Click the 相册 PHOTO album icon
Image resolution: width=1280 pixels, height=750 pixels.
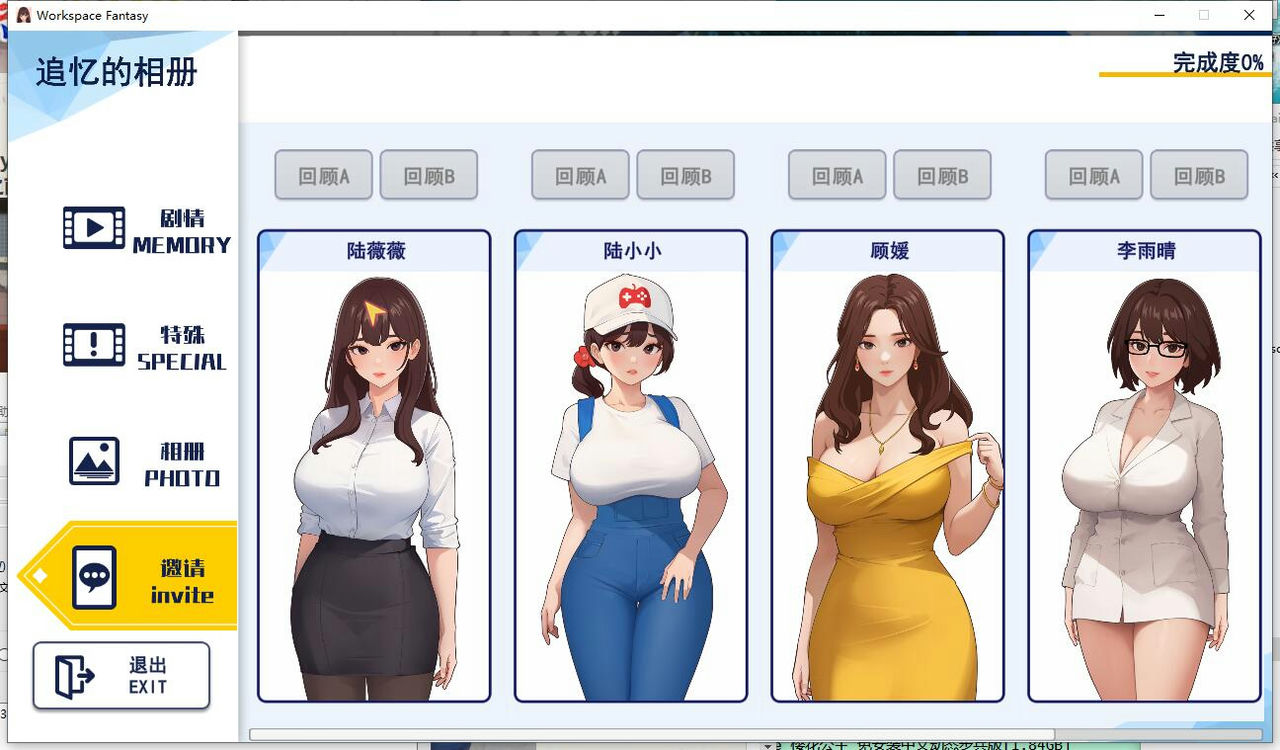click(x=93, y=461)
